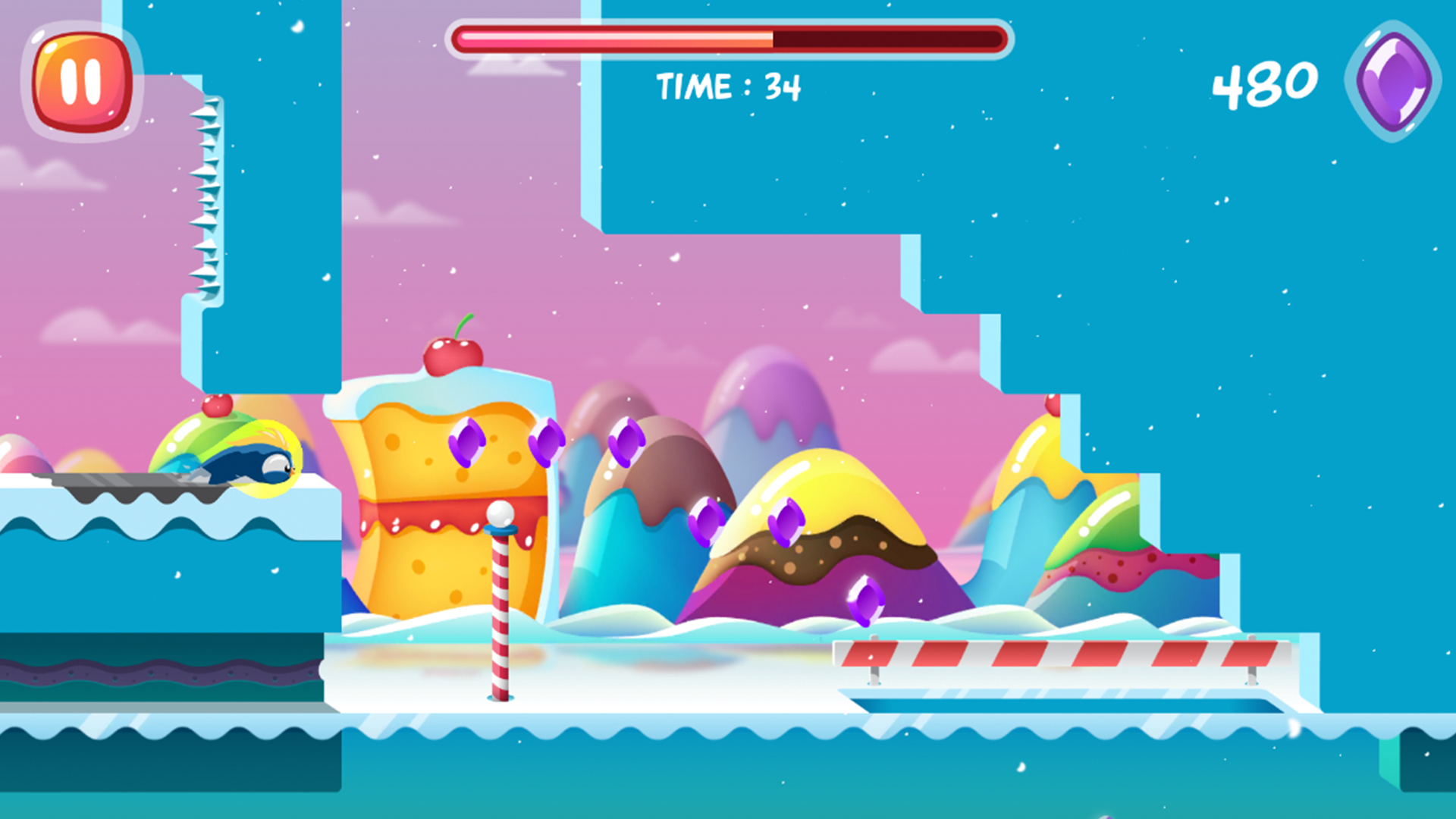The height and width of the screenshot is (819, 1456).
Task: Tap the ice spikes on the left wall
Action: click(209, 197)
